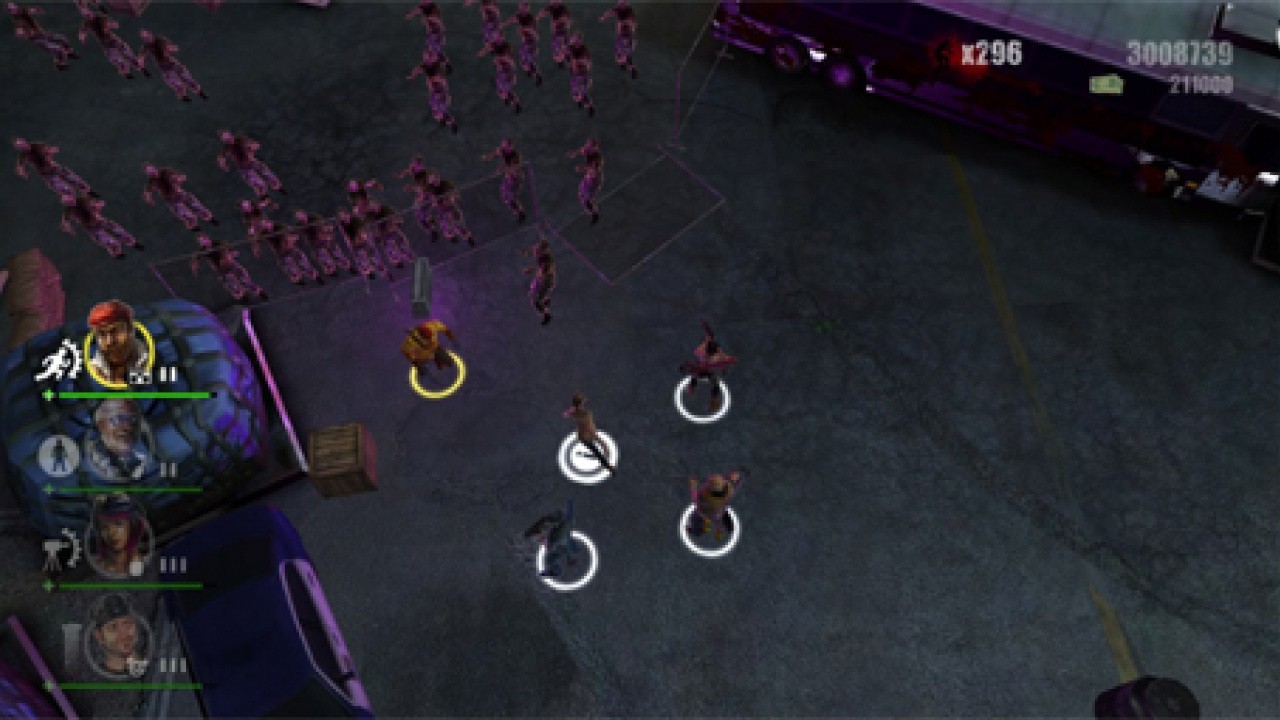Click the leader's green health bar

(x=131, y=393)
